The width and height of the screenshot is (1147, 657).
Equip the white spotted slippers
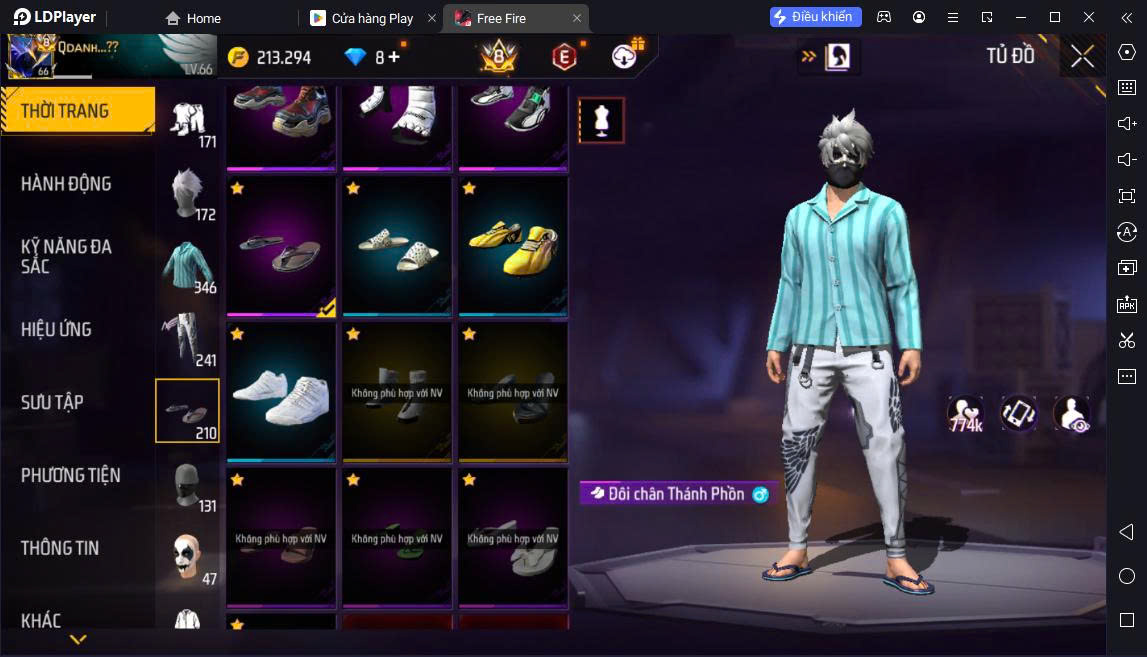tap(397, 246)
